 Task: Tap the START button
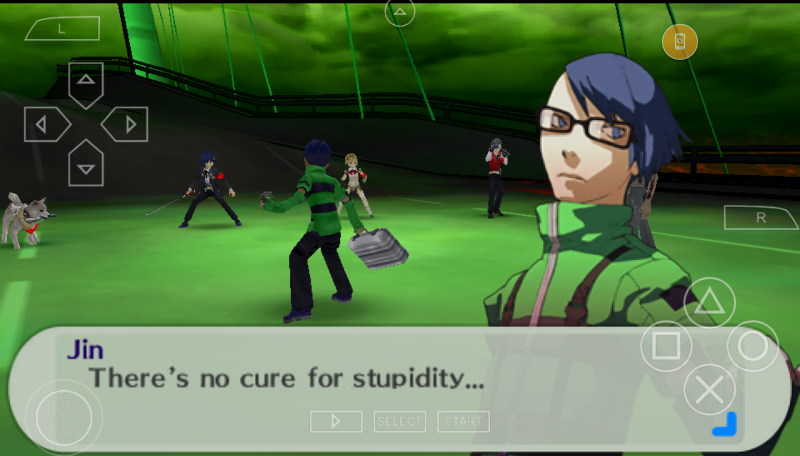(463, 422)
